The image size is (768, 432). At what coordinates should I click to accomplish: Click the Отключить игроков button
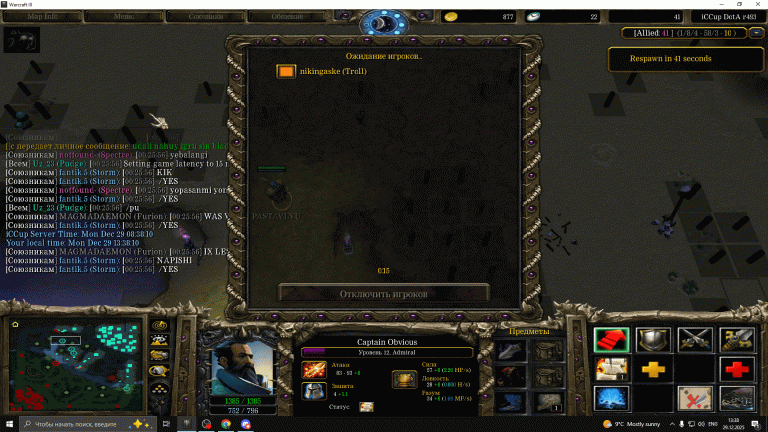click(384, 294)
